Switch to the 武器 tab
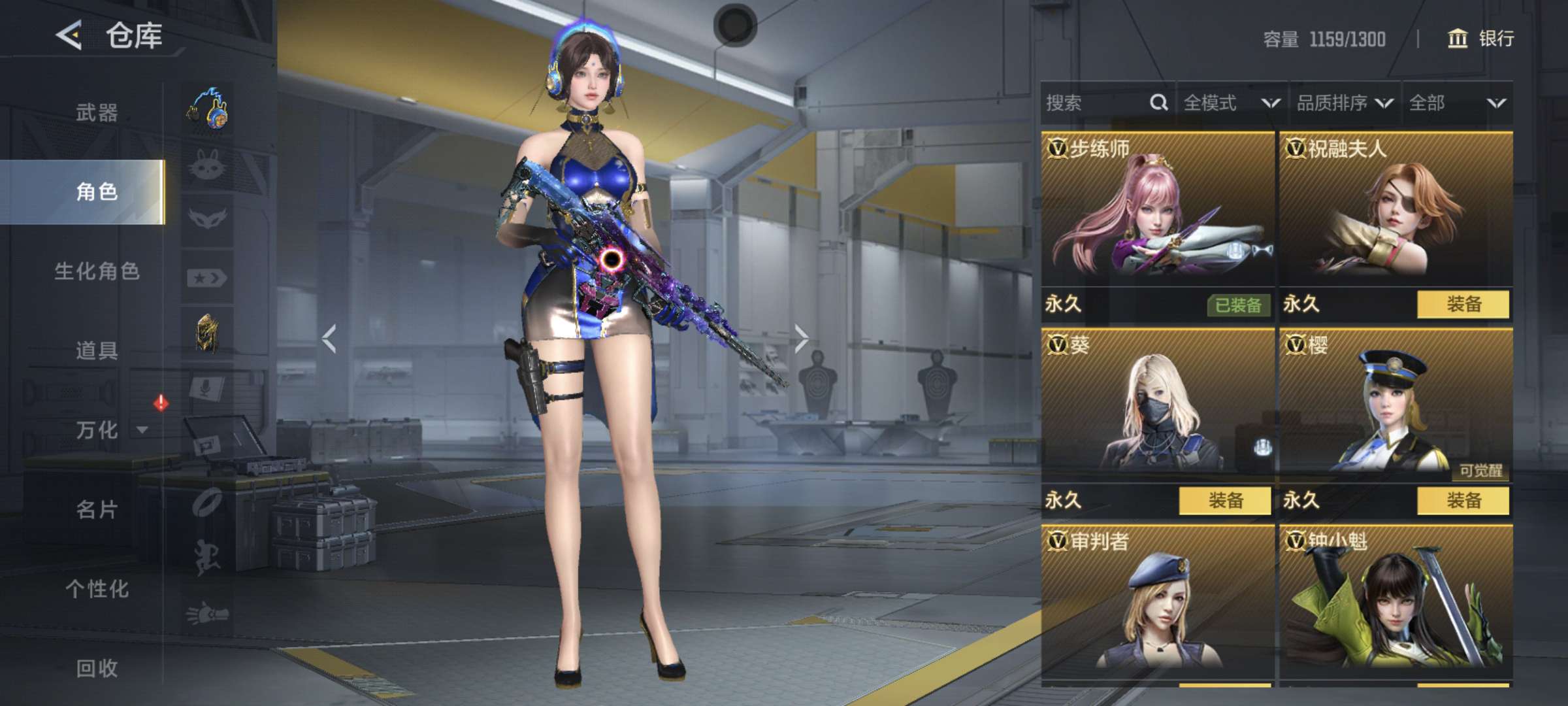The image size is (1568, 706). coord(97,112)
